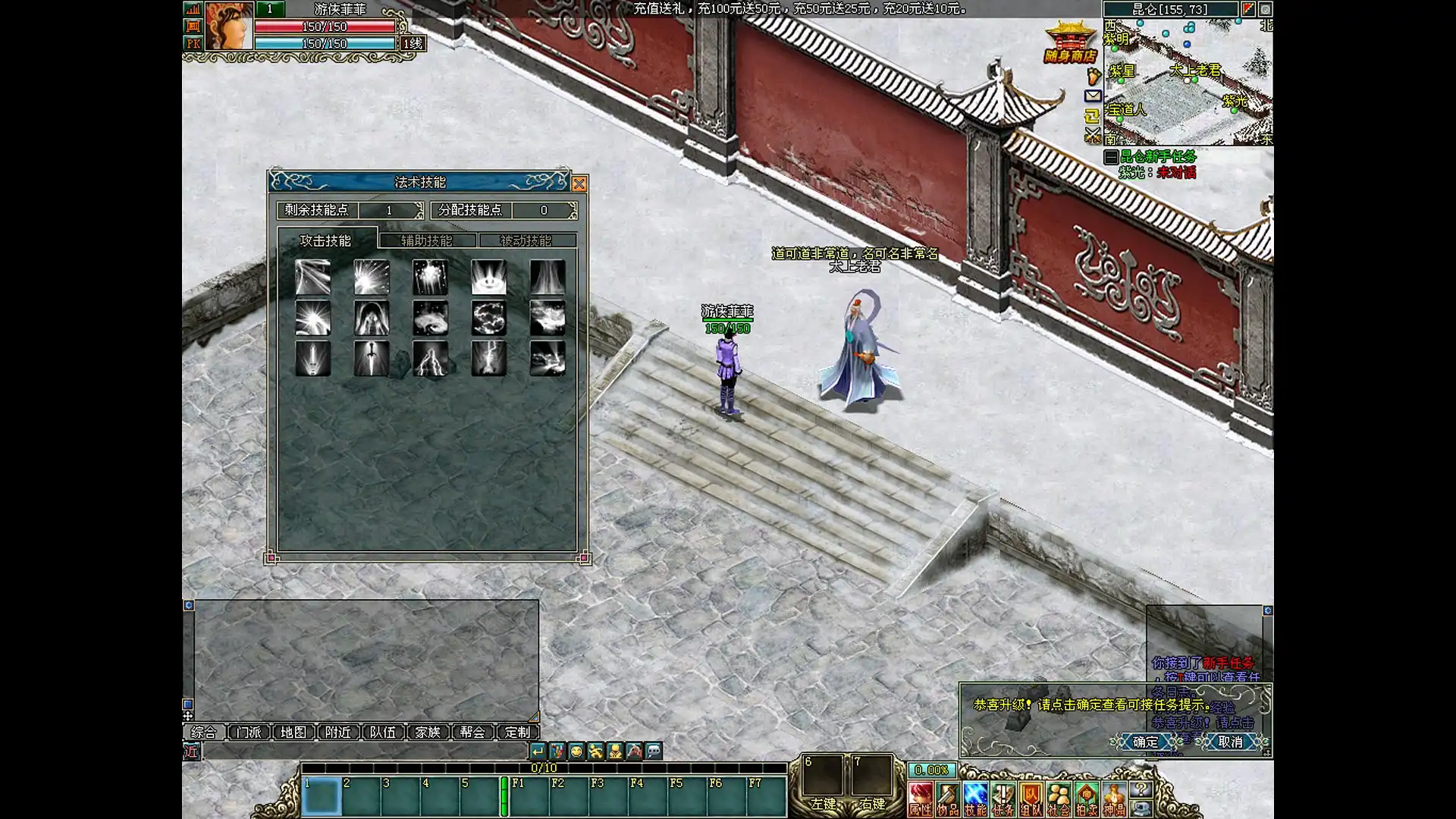
Task: Open the question mark help button
Action: pyautogui.click(x=1141, y=789)
